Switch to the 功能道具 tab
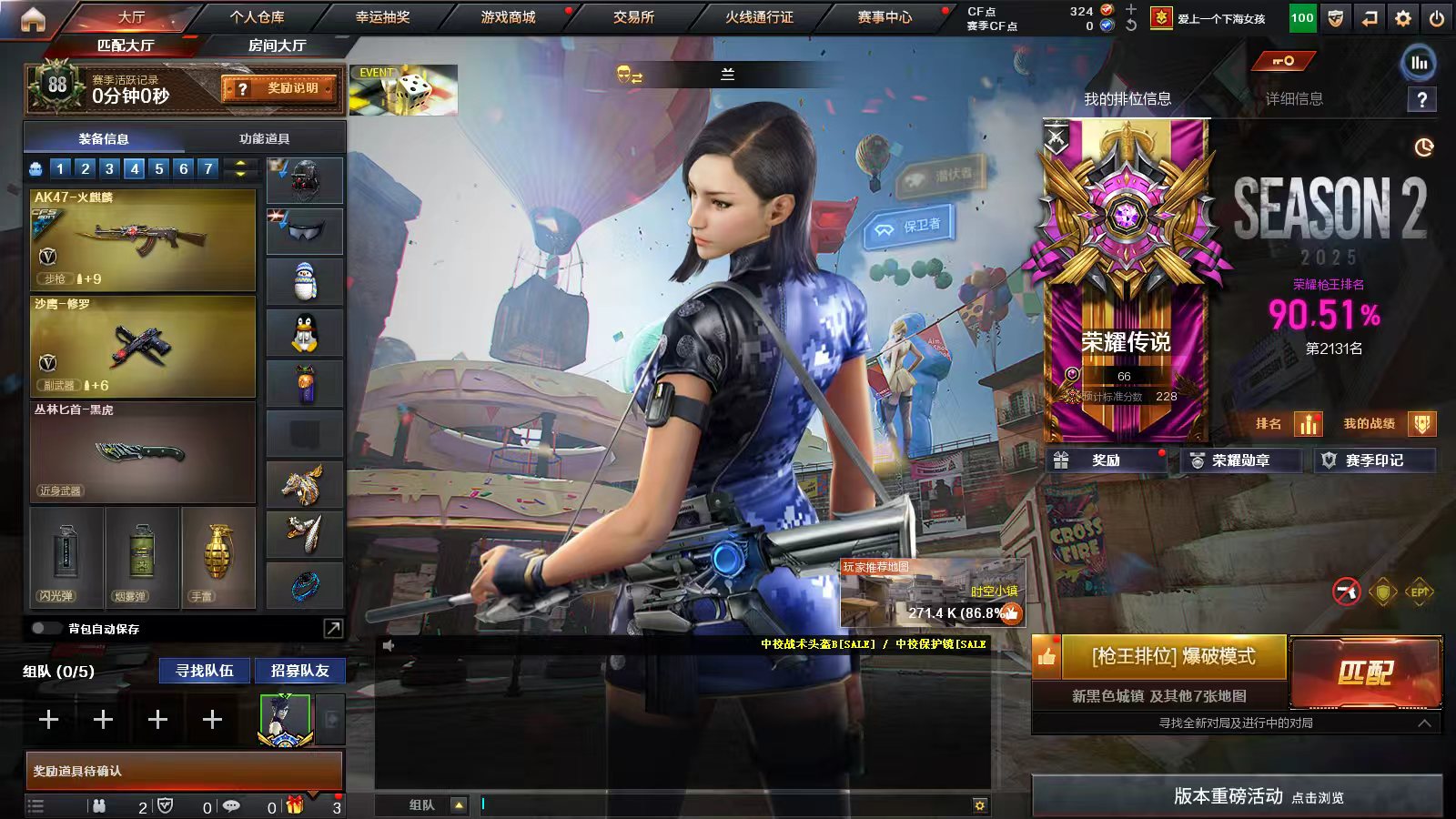 coord(264,138)
